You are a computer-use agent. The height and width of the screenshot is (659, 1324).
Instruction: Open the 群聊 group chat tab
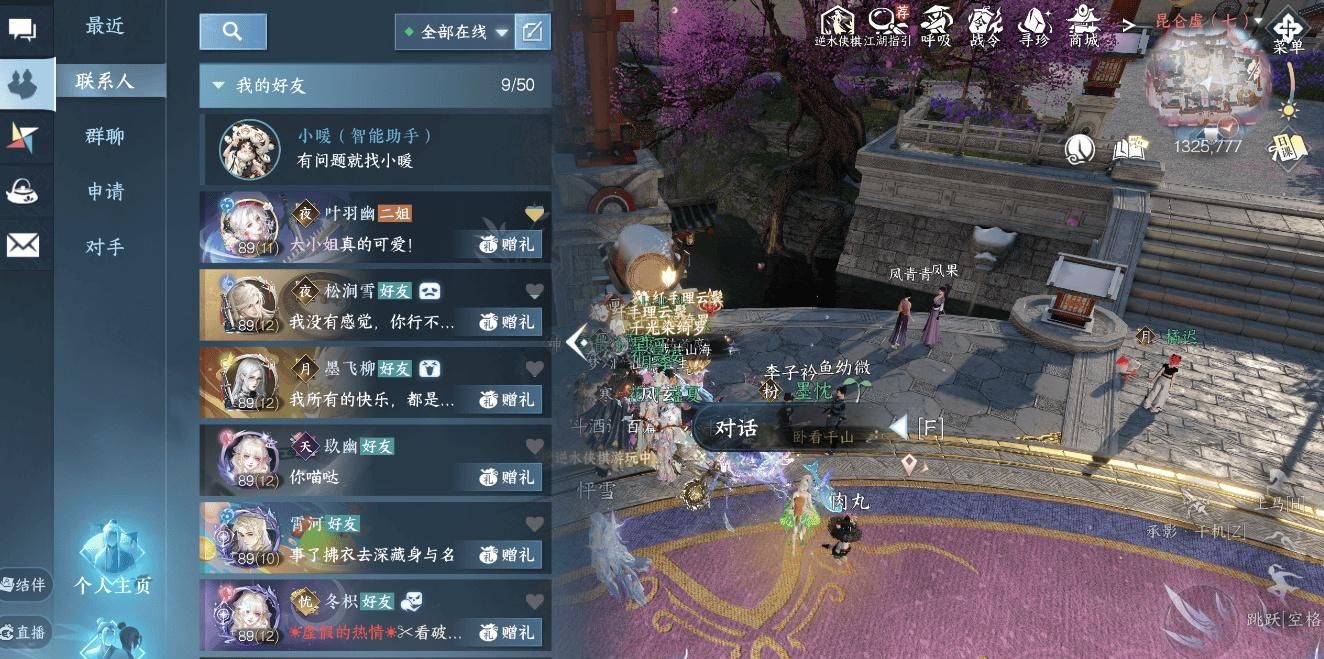105,137
